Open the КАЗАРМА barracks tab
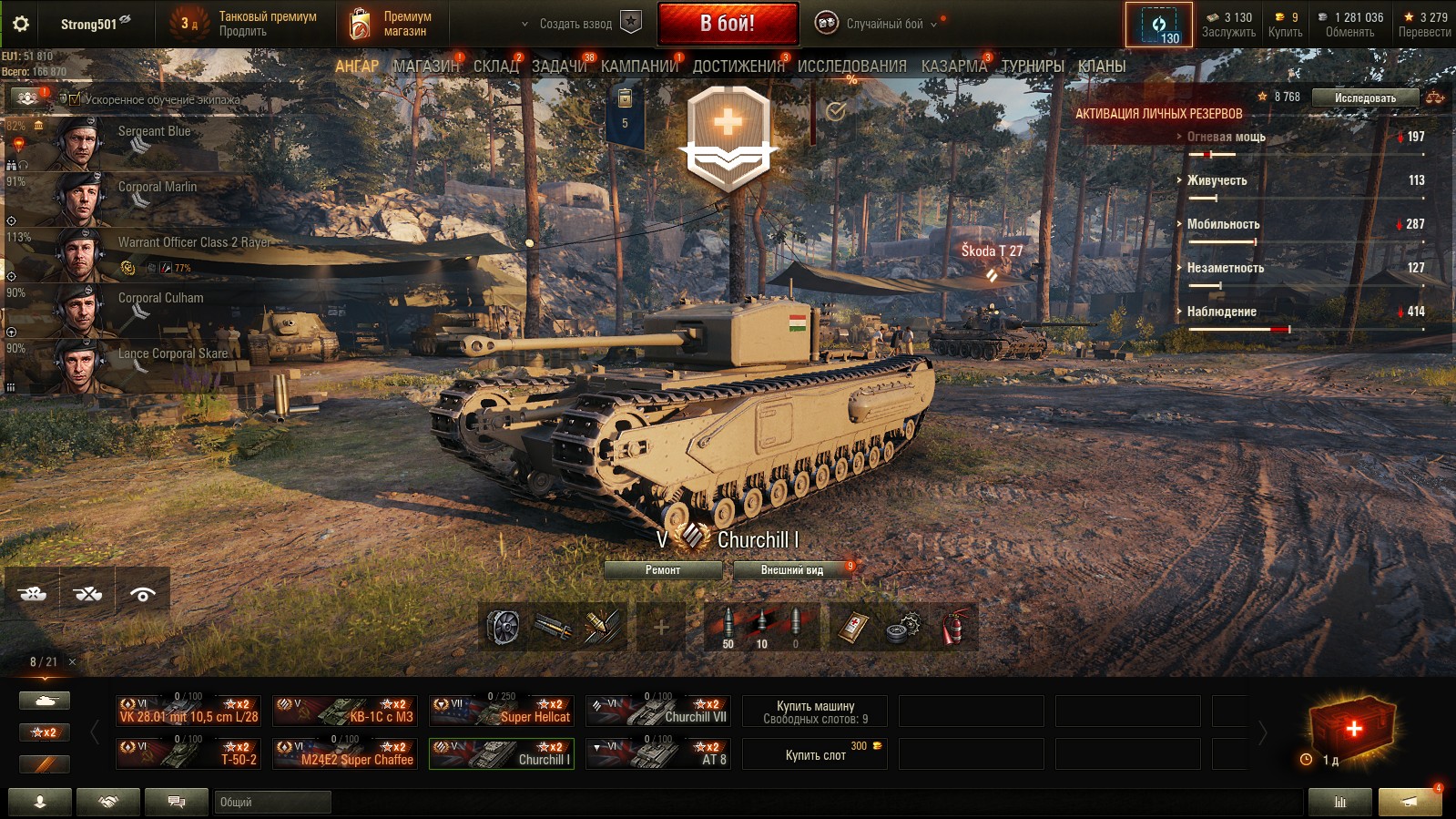The height and width of the screenshot is (819, 1456). 953,67
